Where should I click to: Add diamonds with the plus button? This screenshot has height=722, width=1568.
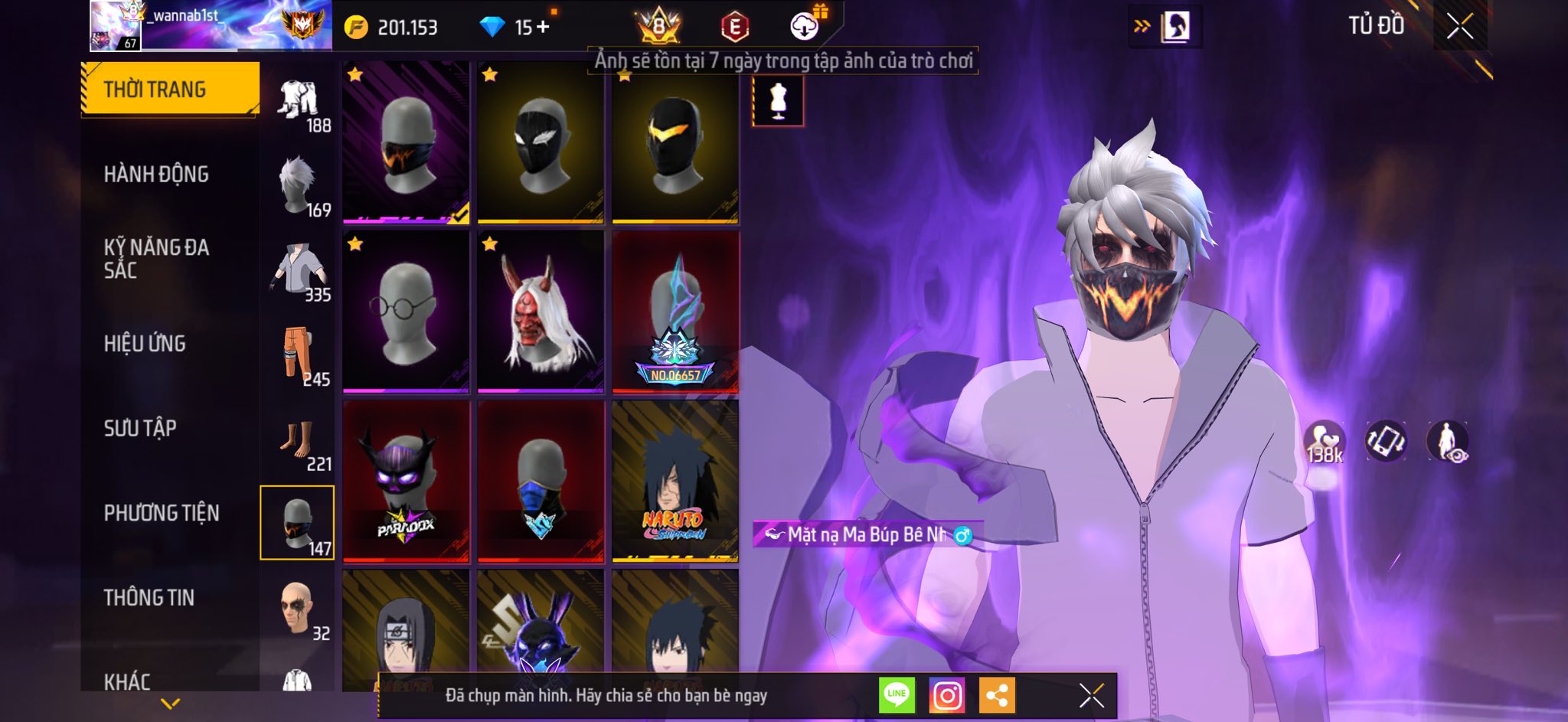(x=543, y=28)
